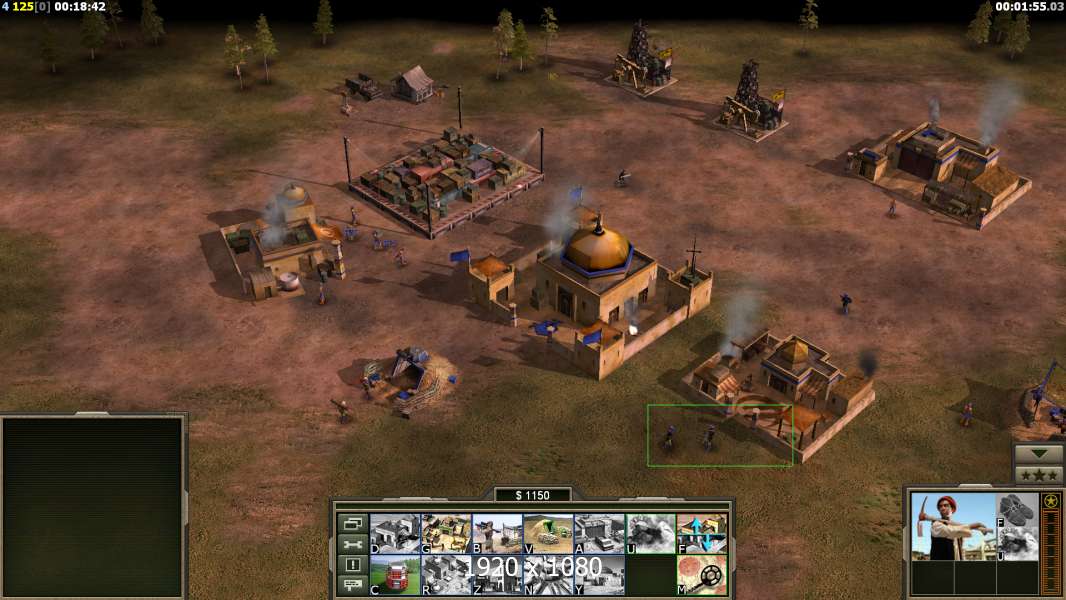Open the chat button below the beacon

click(352, 586)
